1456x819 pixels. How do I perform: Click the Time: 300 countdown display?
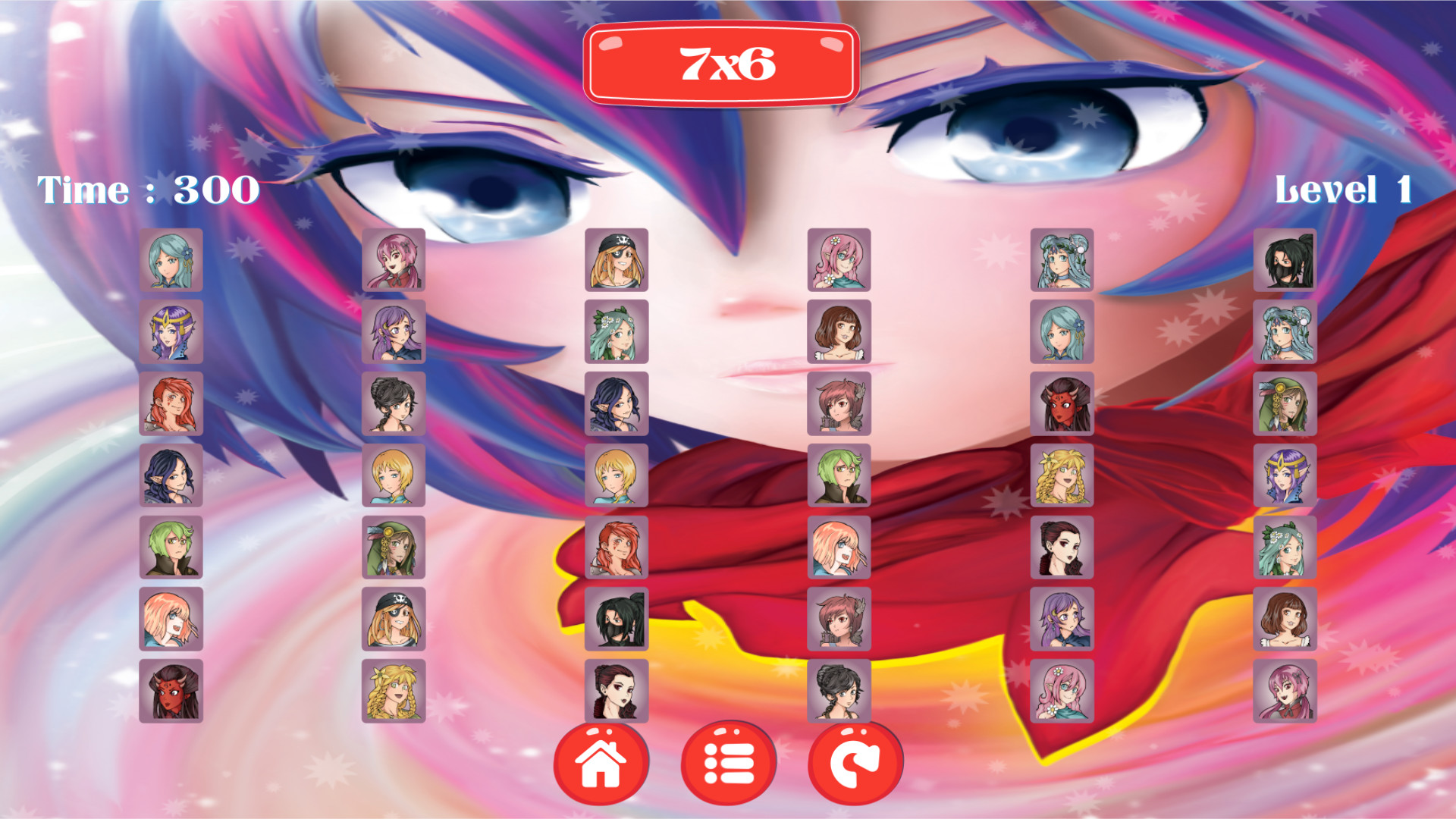(148, 190)
